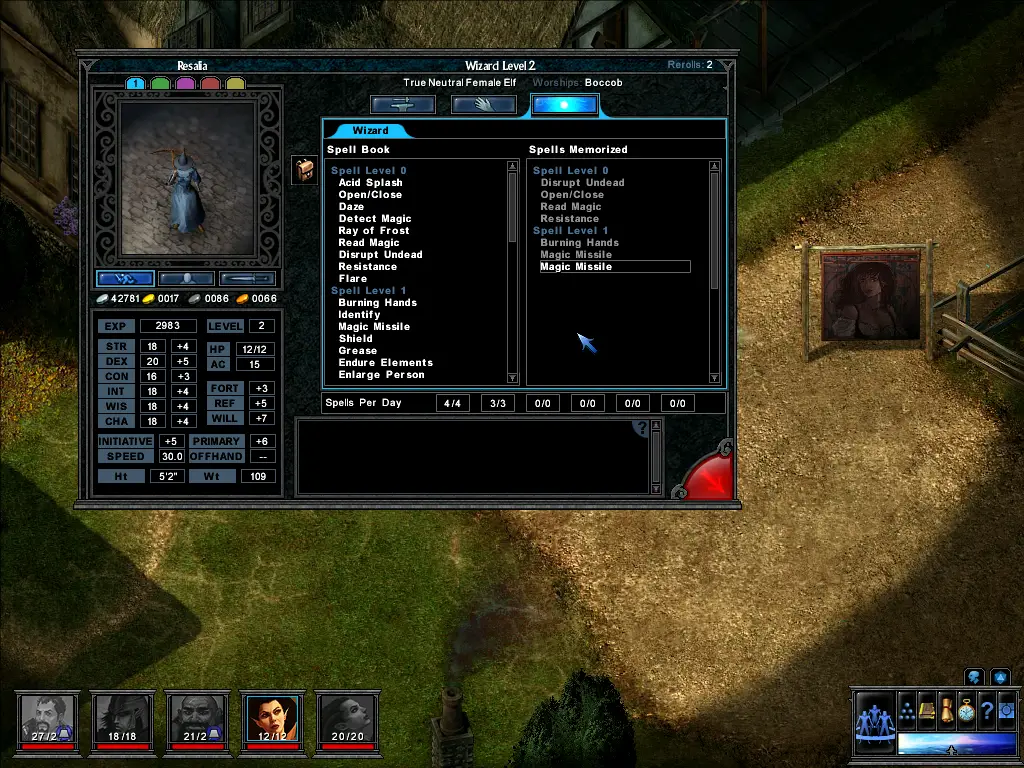Click the pocket watch rest icon
Viewport: 1024px width, 768px height.
click(966, 711)
